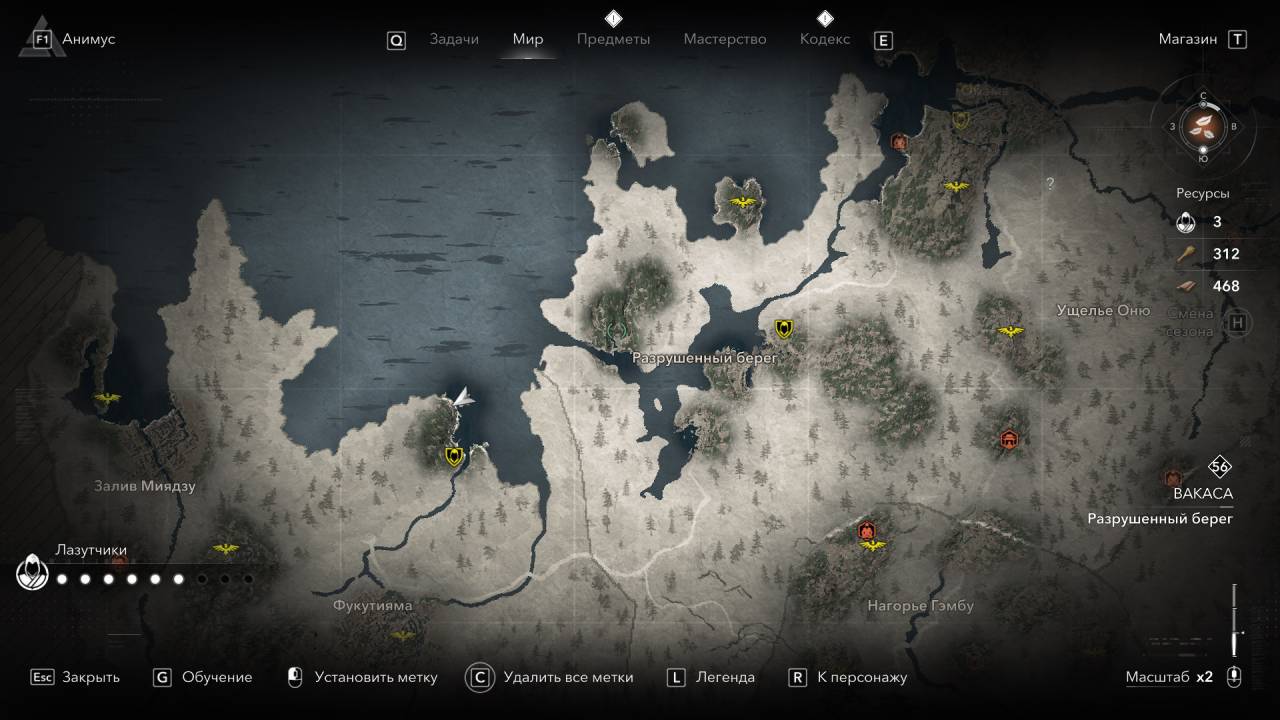Screen dimensions: 1280x720
Task: Open the Предметы tab
Action: pyautogui.click(x=613, y=39)
